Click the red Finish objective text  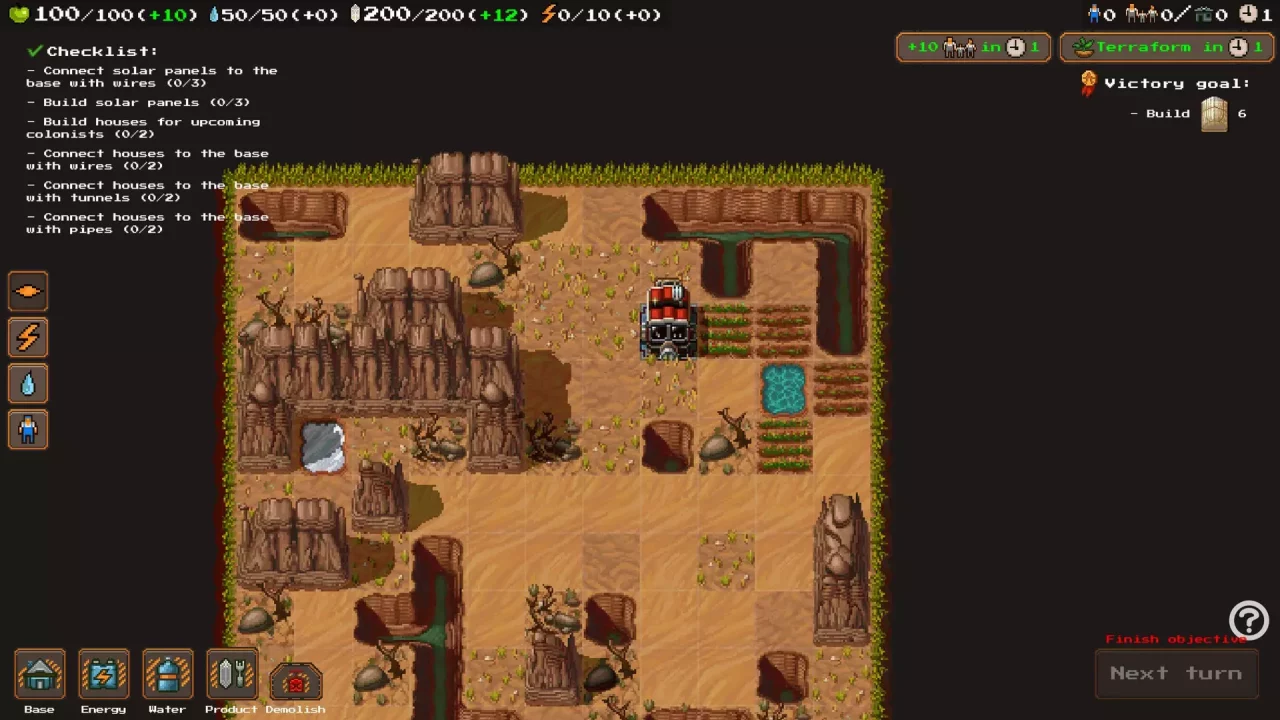[1178, 638]
